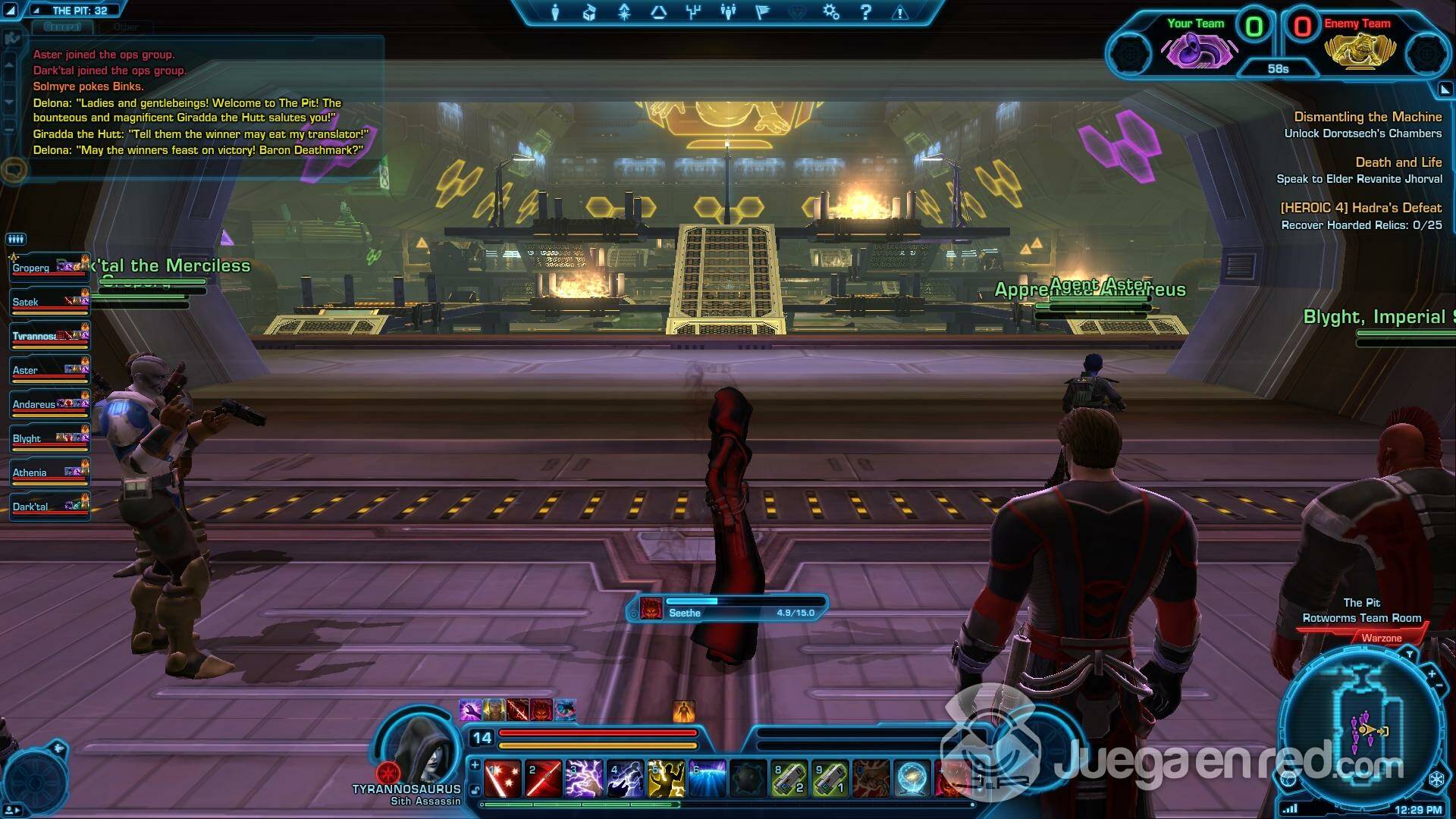Open the Dismantling the Machine quest tracker entry
Viewport: 1456px width, 819px height.
click(1367, 117)
